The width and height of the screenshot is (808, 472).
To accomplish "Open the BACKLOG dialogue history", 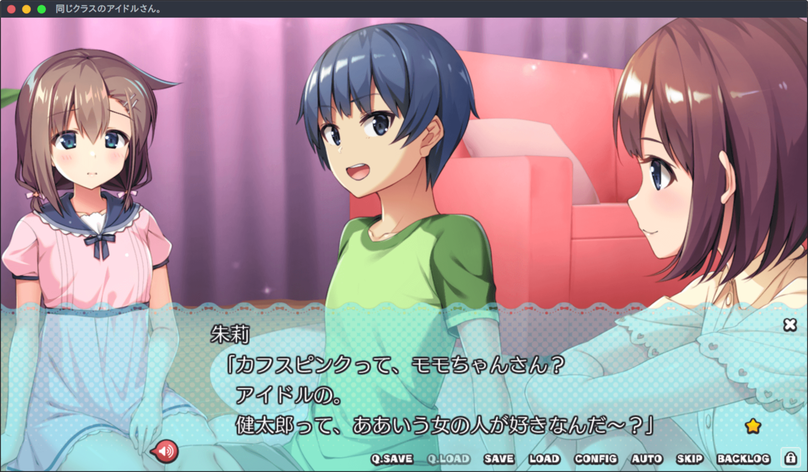I will click(743, 459).
